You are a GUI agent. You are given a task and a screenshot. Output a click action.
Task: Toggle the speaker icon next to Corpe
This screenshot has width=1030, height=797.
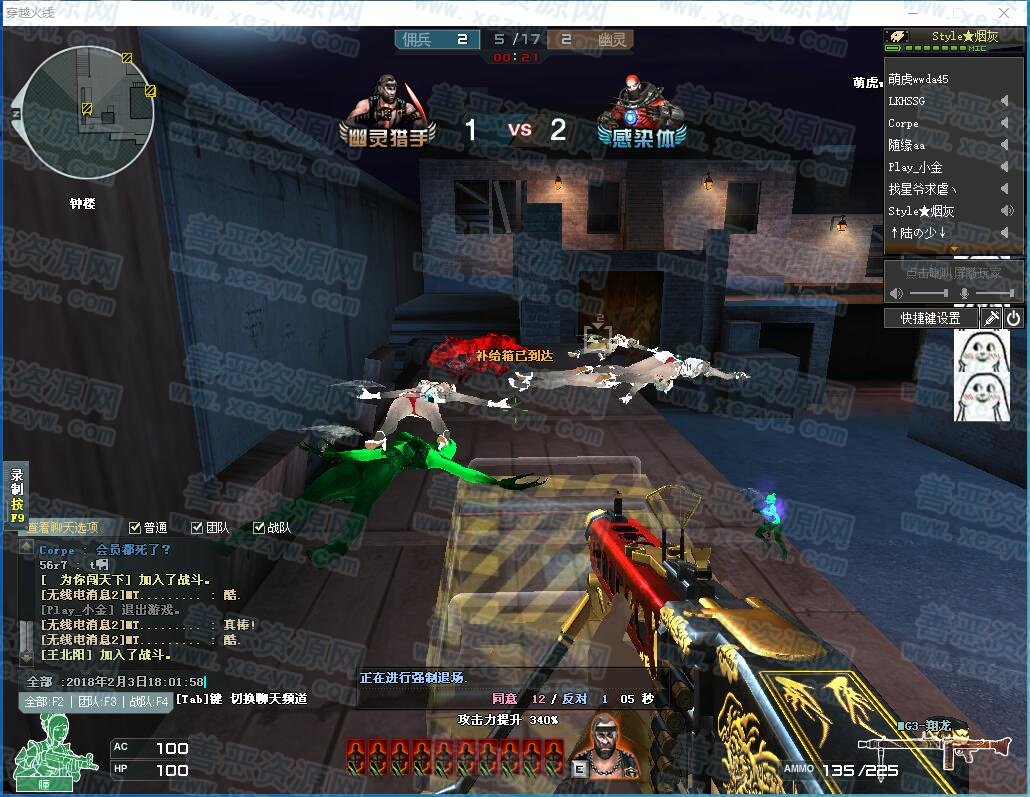point(1005,123)
